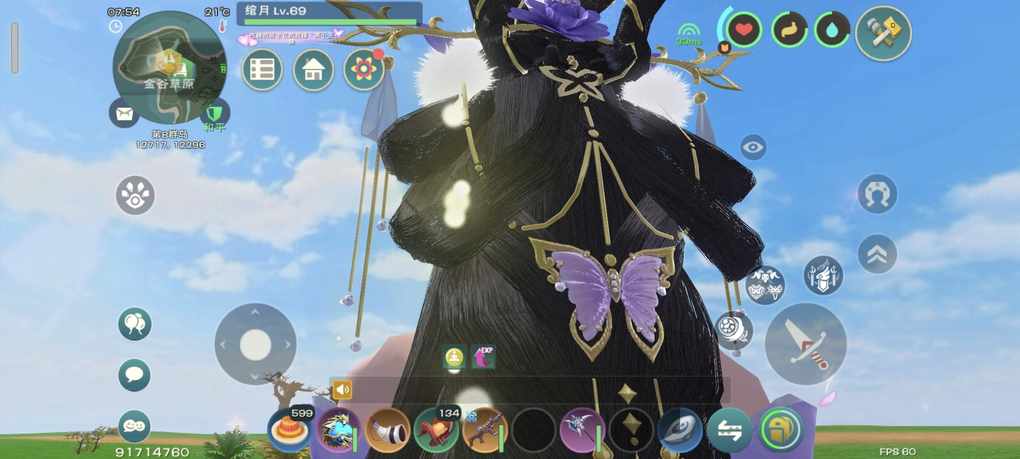Open the home house button
The image size is (1020, 459).
click(x=313, y=70)
